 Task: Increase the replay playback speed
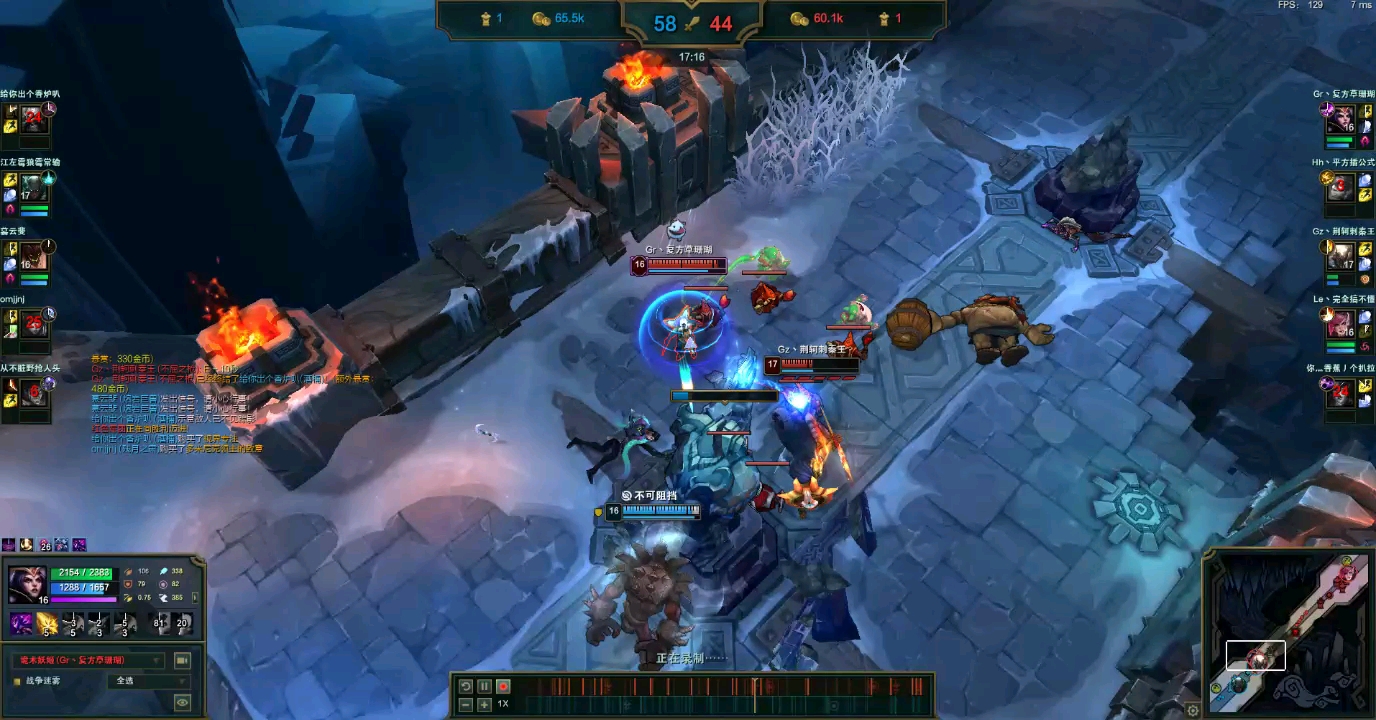click(x=484, y=704)
